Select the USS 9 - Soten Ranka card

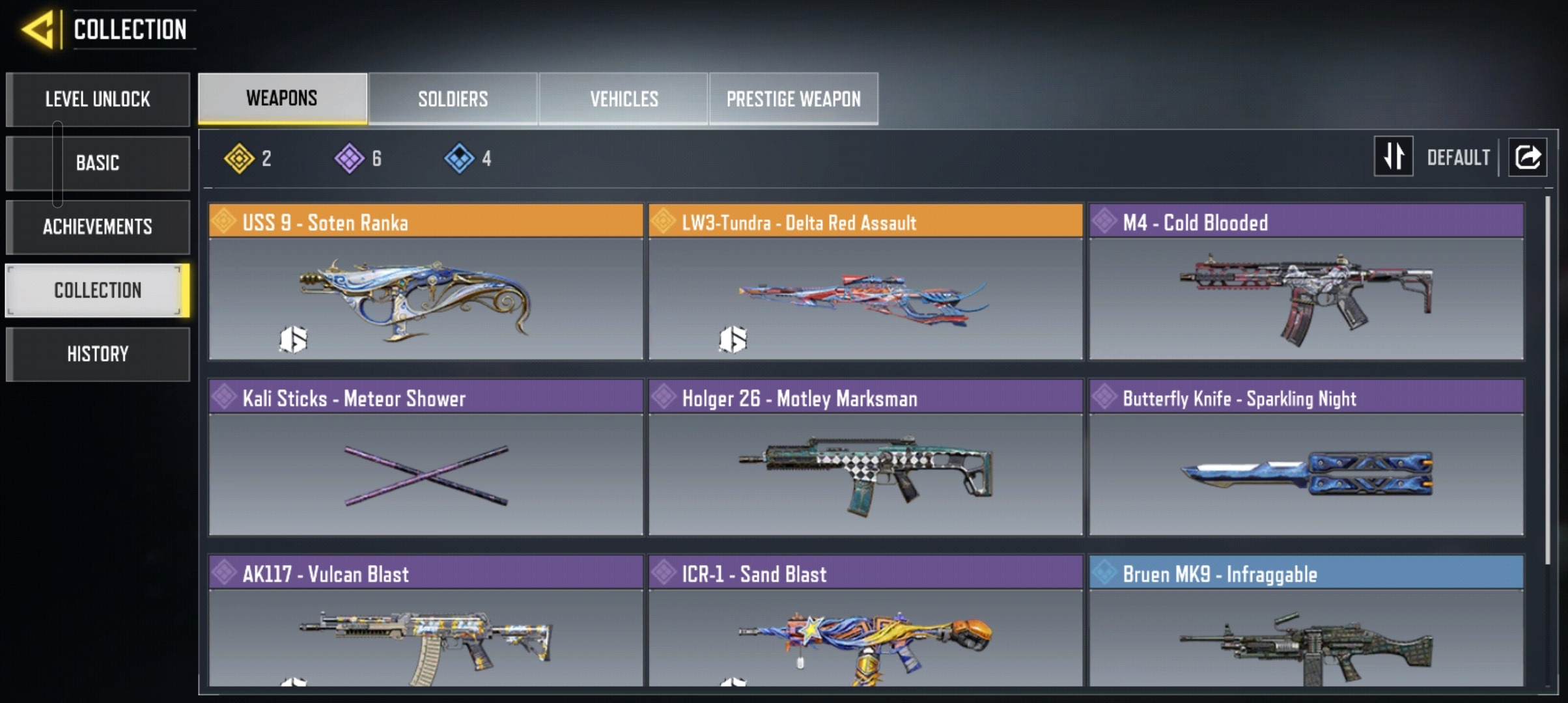tap(425, 282)
